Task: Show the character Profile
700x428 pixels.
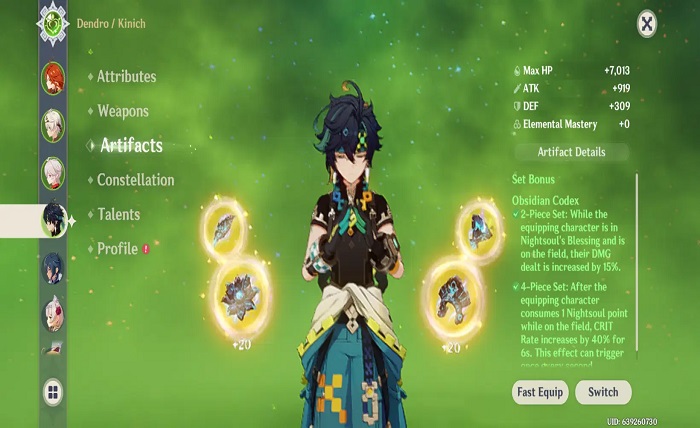Action: tap(117, 248)
